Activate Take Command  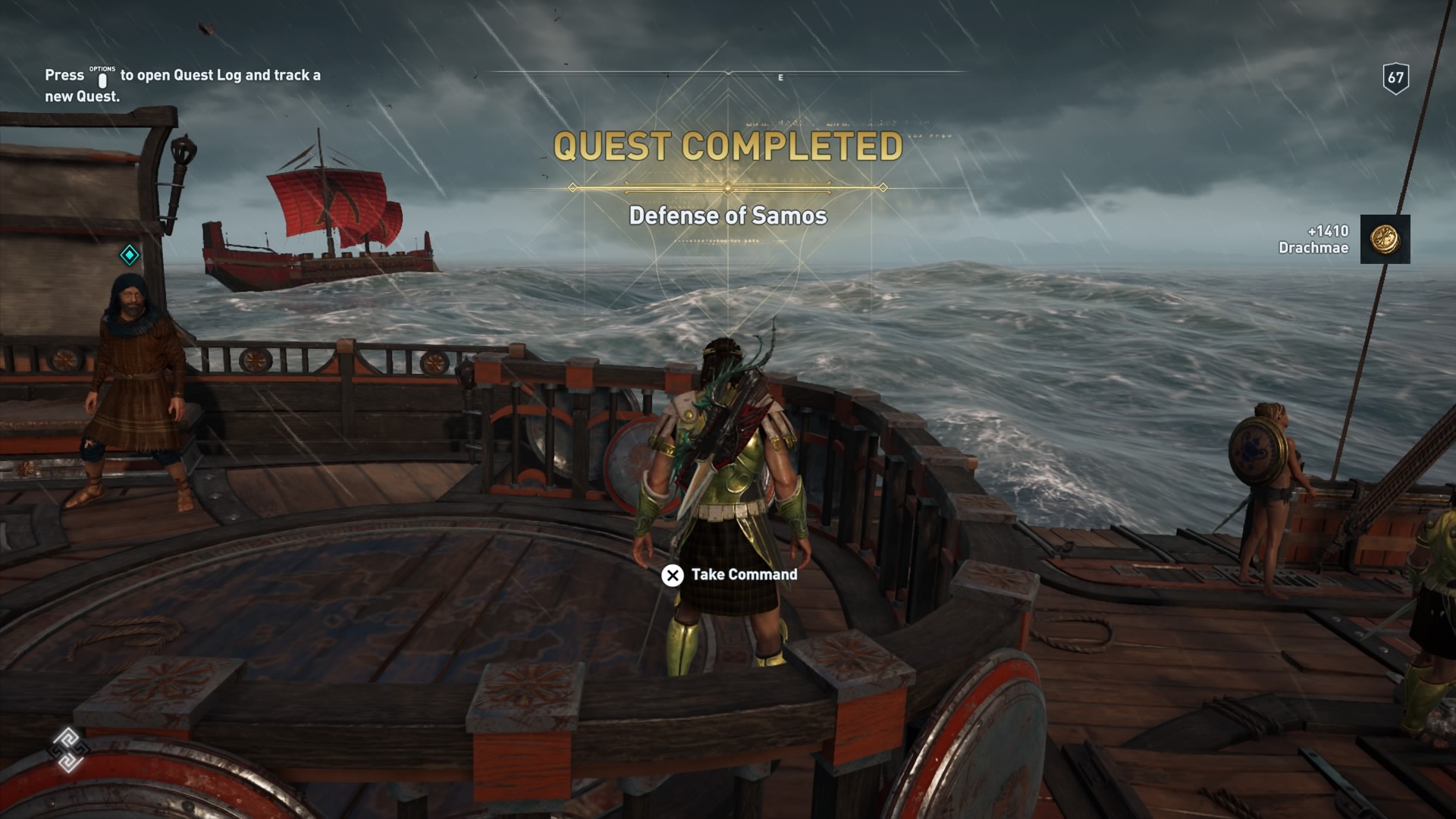point(743,576)
